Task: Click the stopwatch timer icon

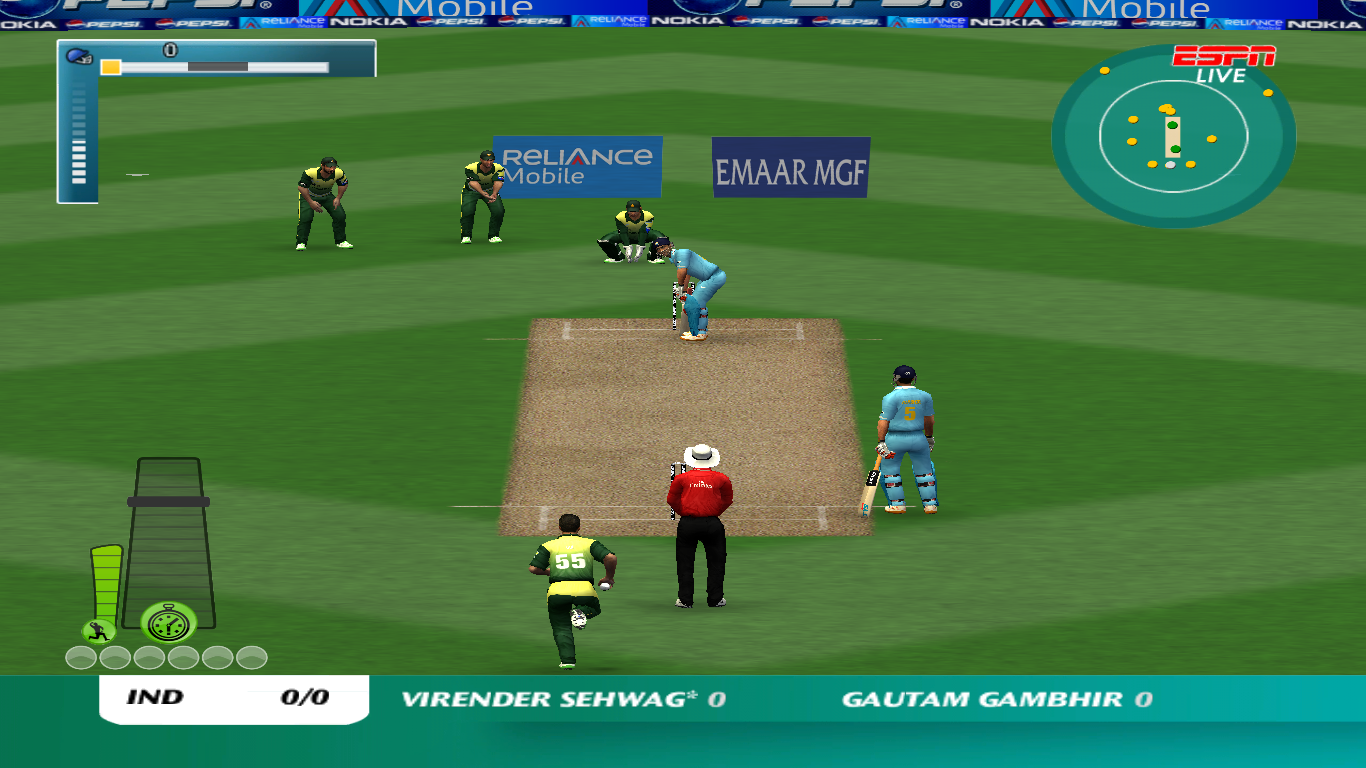Action: tap(168, 621)
